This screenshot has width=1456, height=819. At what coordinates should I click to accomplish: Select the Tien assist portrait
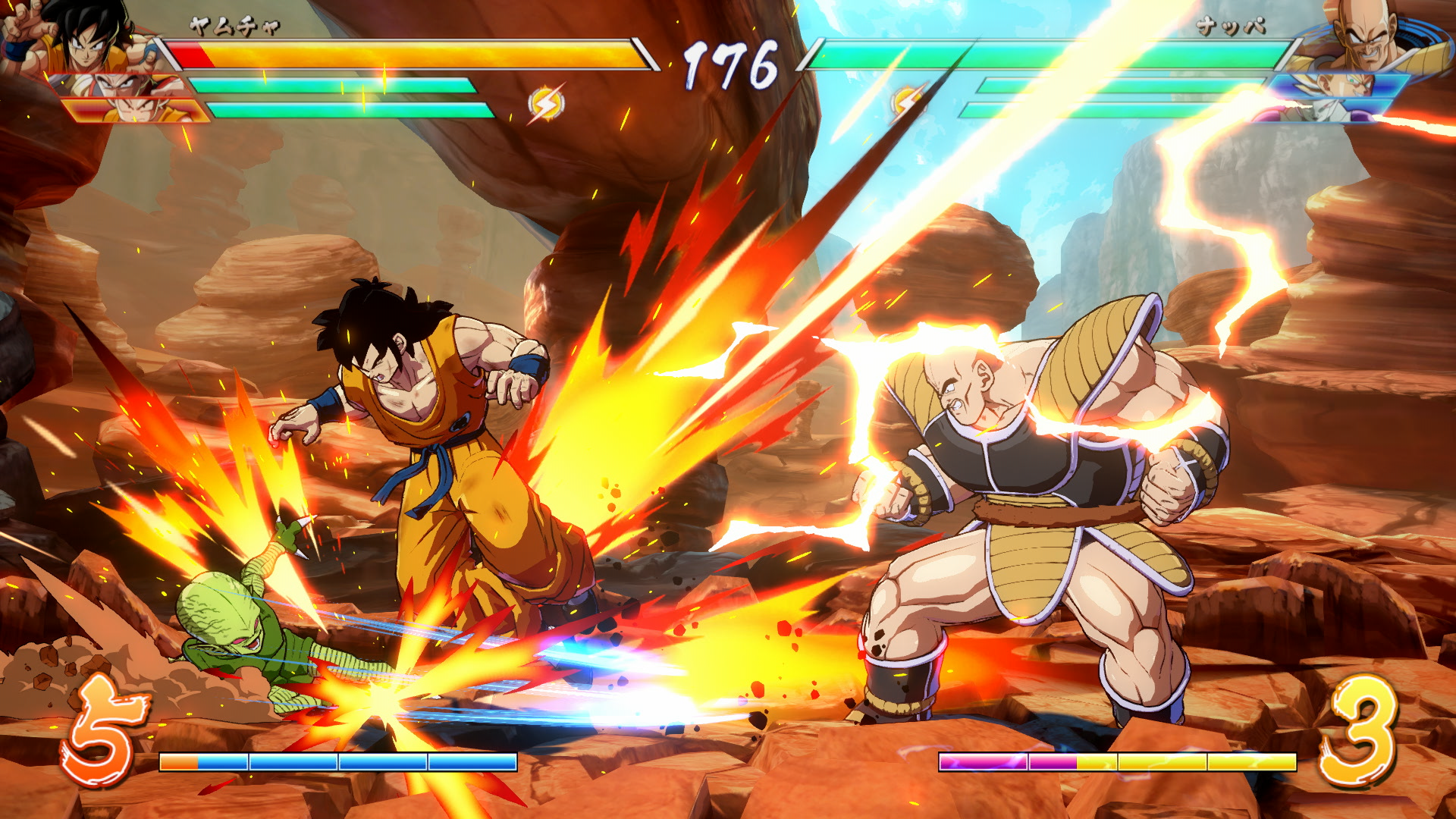point(121,85)
